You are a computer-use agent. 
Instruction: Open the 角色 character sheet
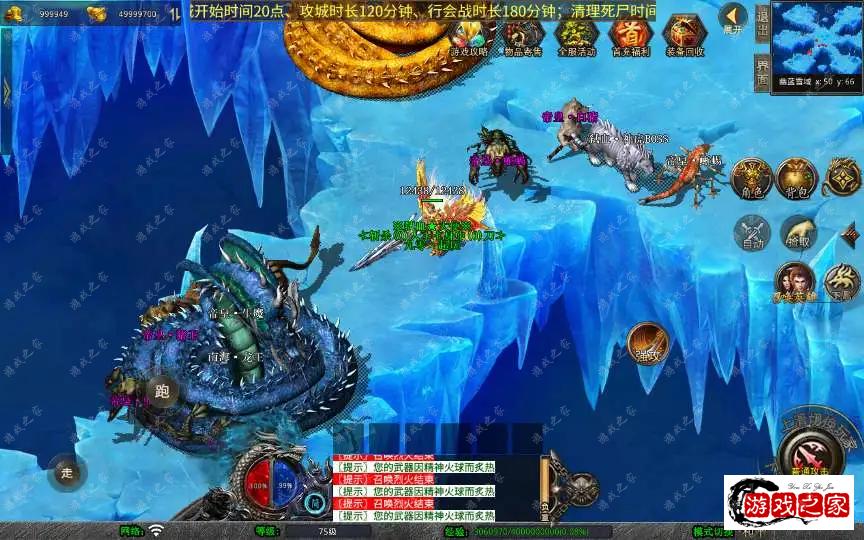(x=750, y=177)
